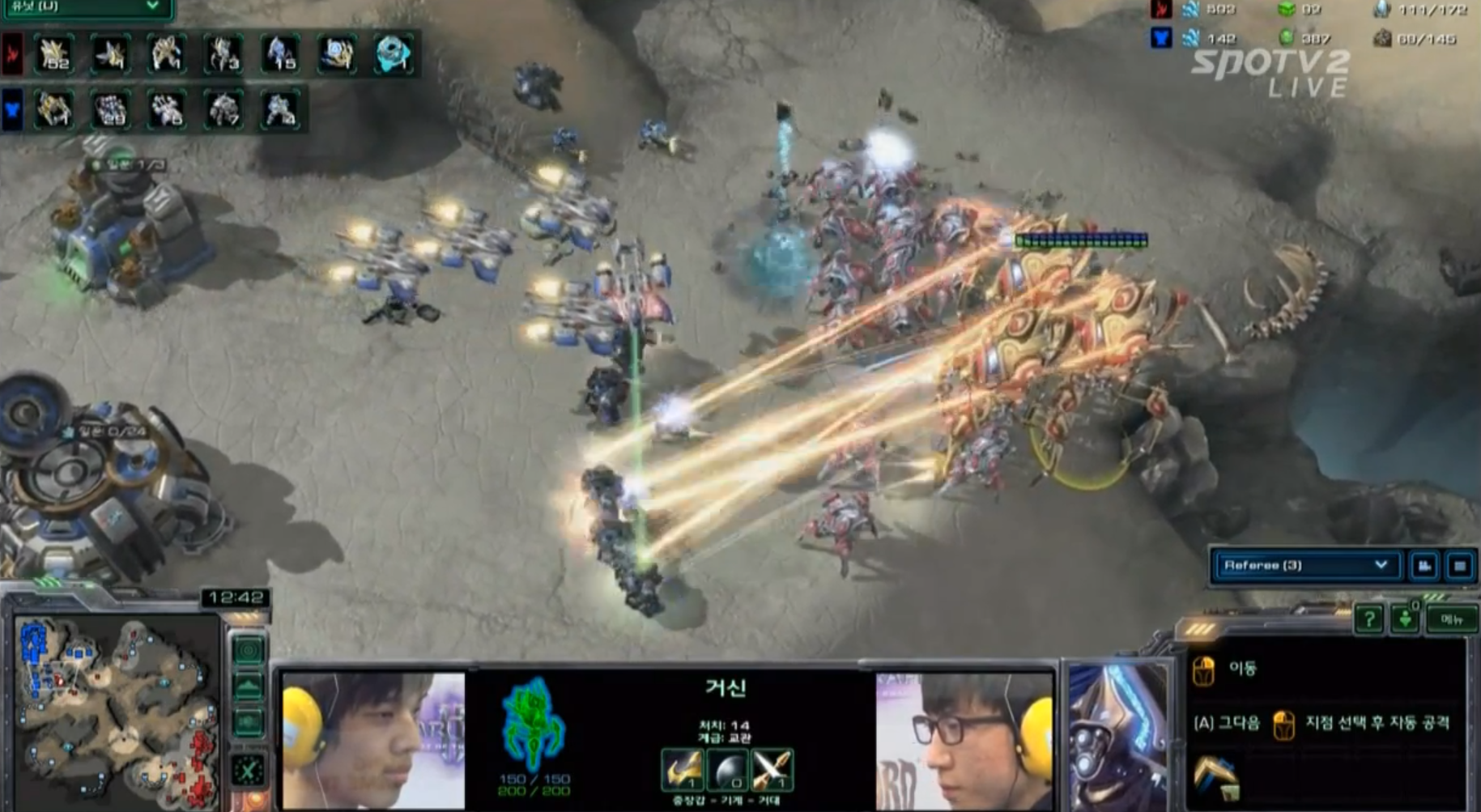
Task: Select the blue player's unit icon showing 7
Action: (223, 110)
